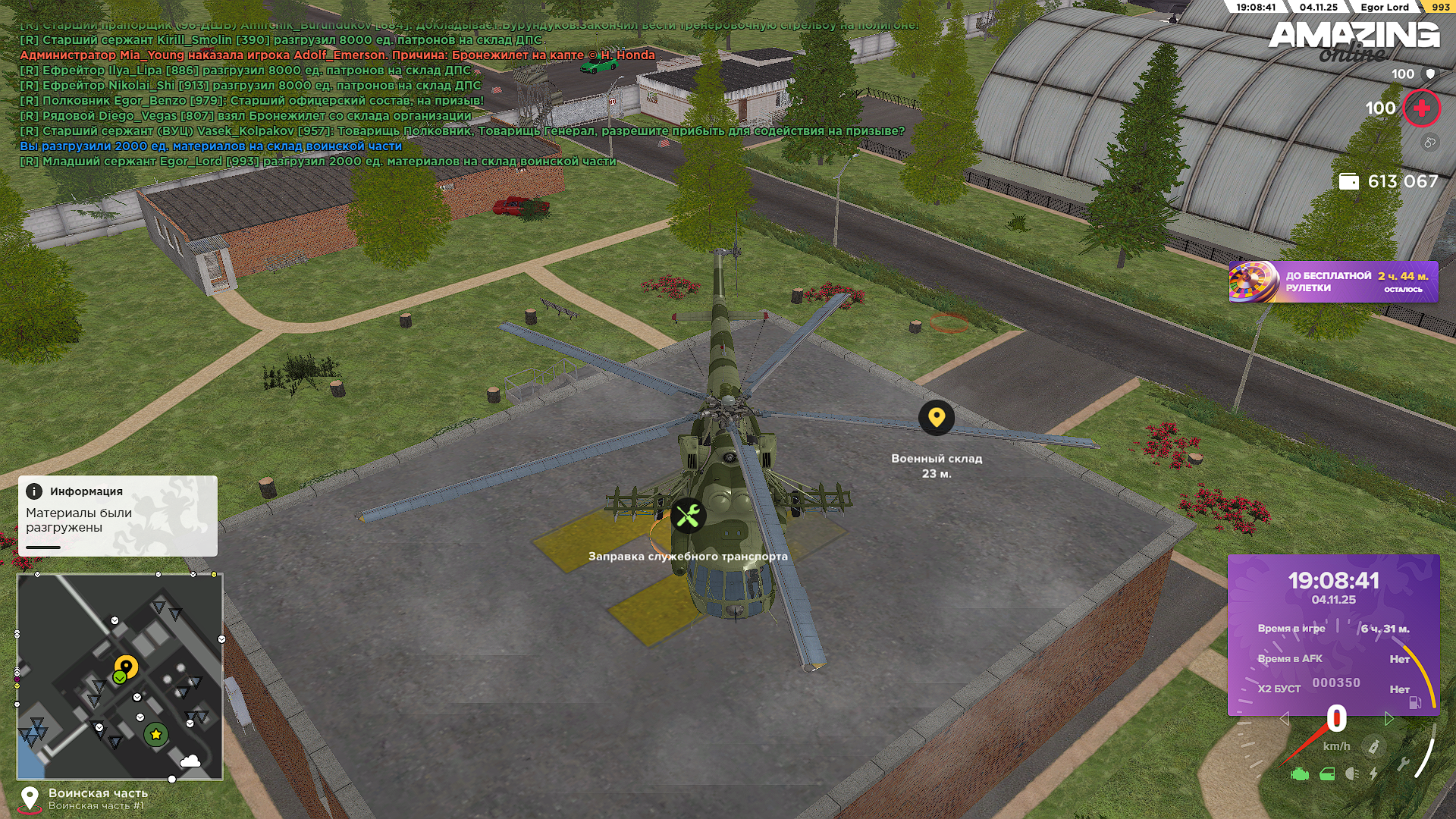Click the wrench service refuel marker
The image size is (1456, 819).
(689, 516)
